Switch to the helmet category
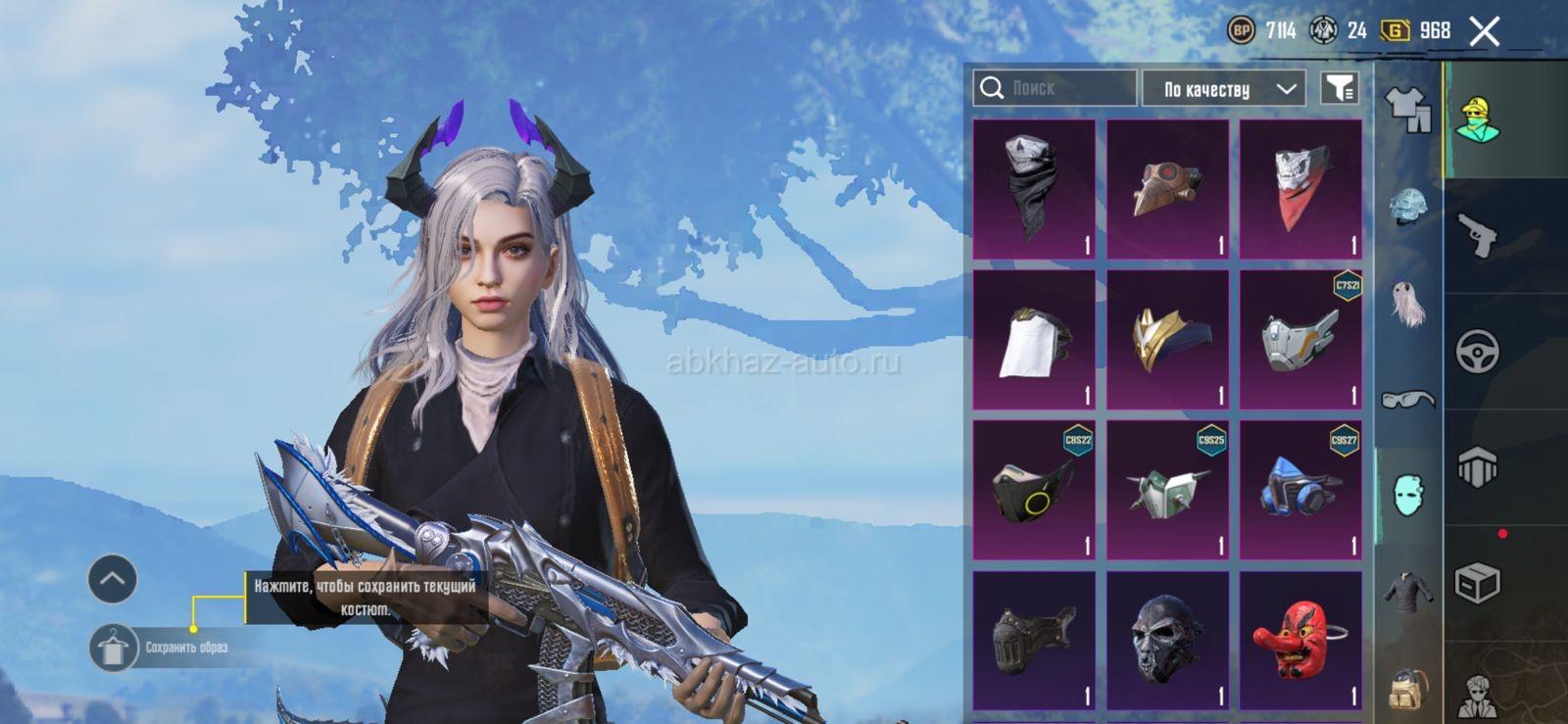Image resolution: width=1568 pixels, height=724 pixels. pos(1407,207)
